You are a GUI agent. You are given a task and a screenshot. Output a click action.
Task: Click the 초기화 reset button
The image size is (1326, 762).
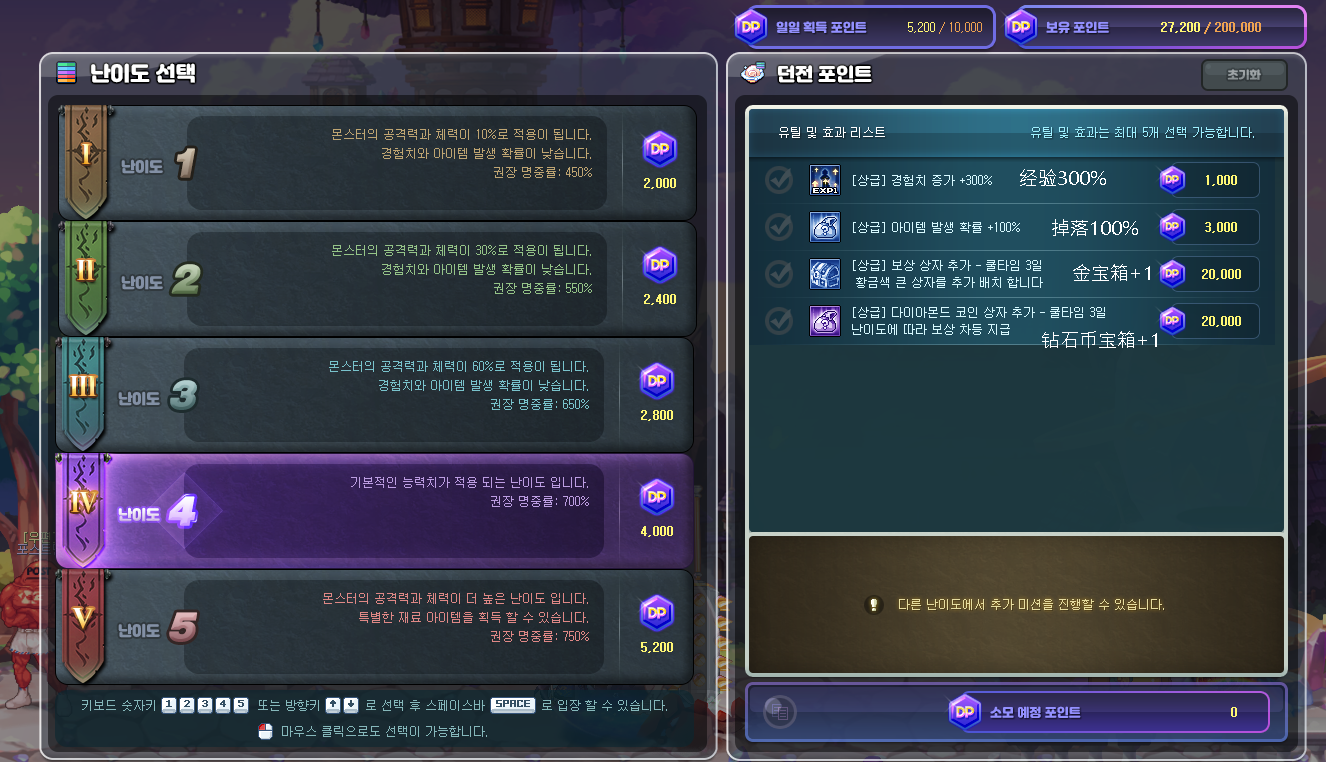coord(1243,75)
